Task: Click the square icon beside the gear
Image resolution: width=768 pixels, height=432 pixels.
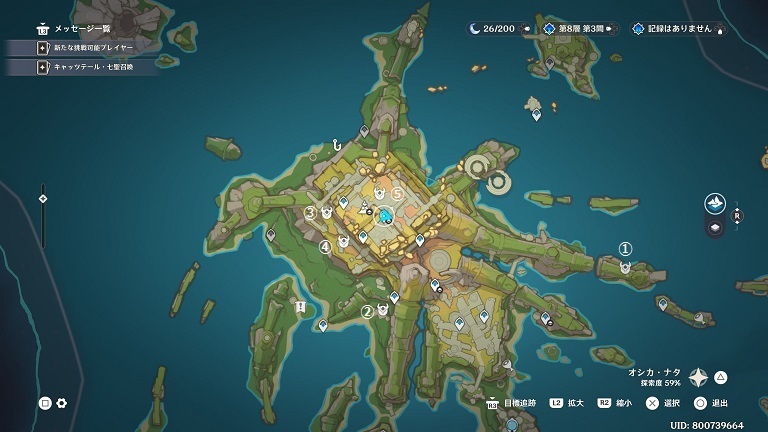Action: pyautogui.click(x=45, y=403)
